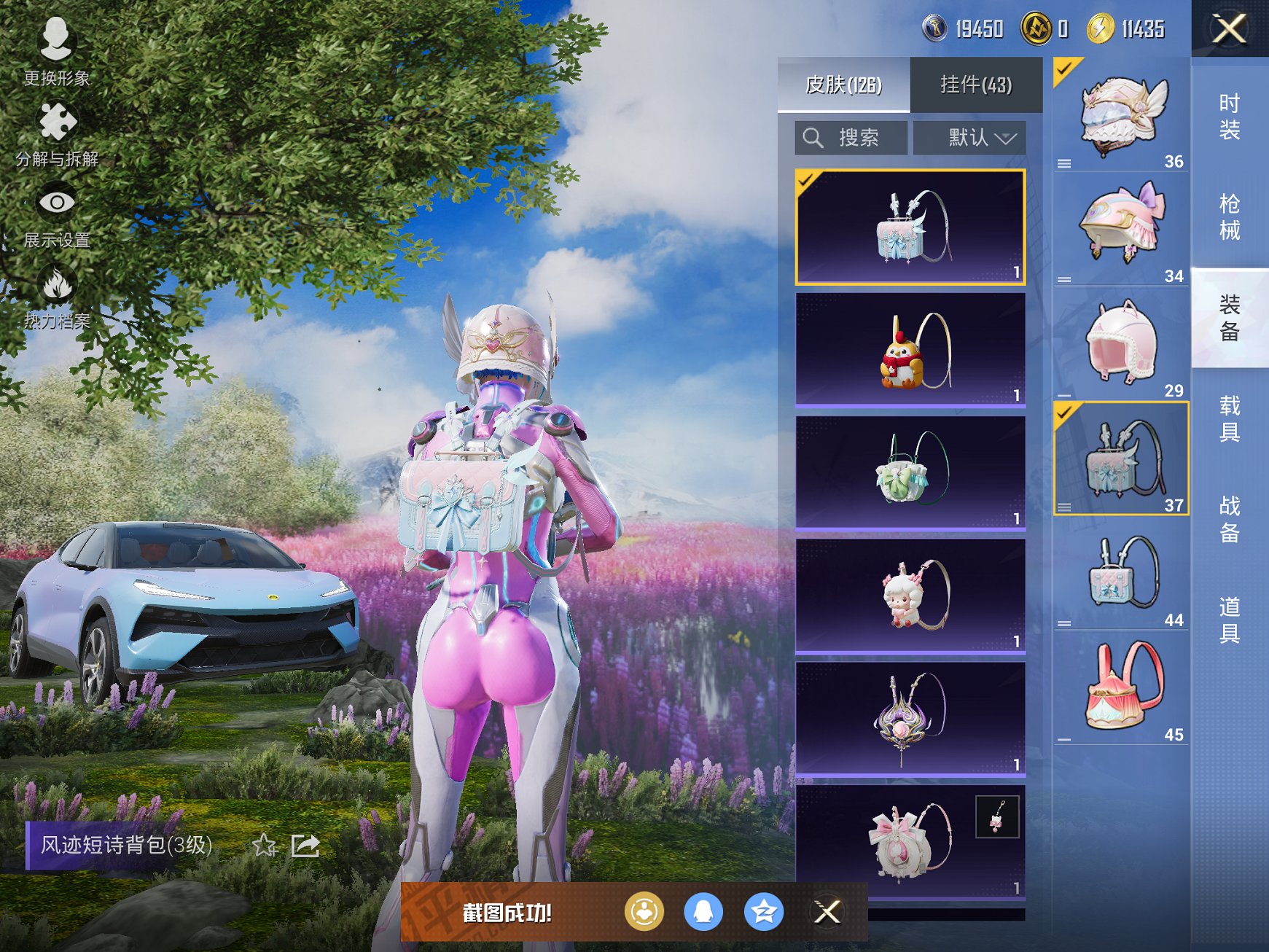Open the 载具 vehicles category
Viewport: 1269px width, 952px height.
pyautogui.click(x=1230, y=418)
